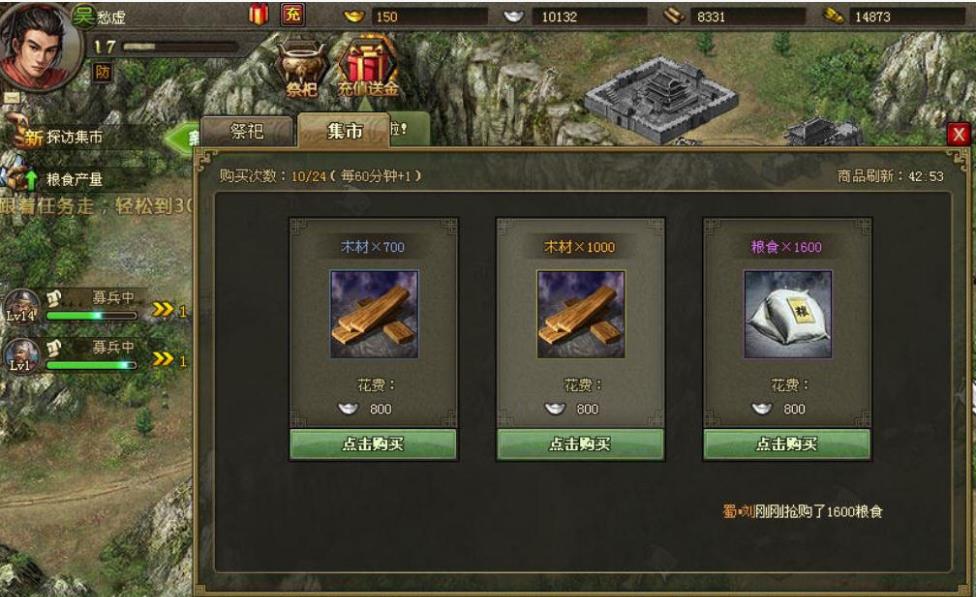Close the market window with the red X
976x597 pixels.
click(959, 135)
